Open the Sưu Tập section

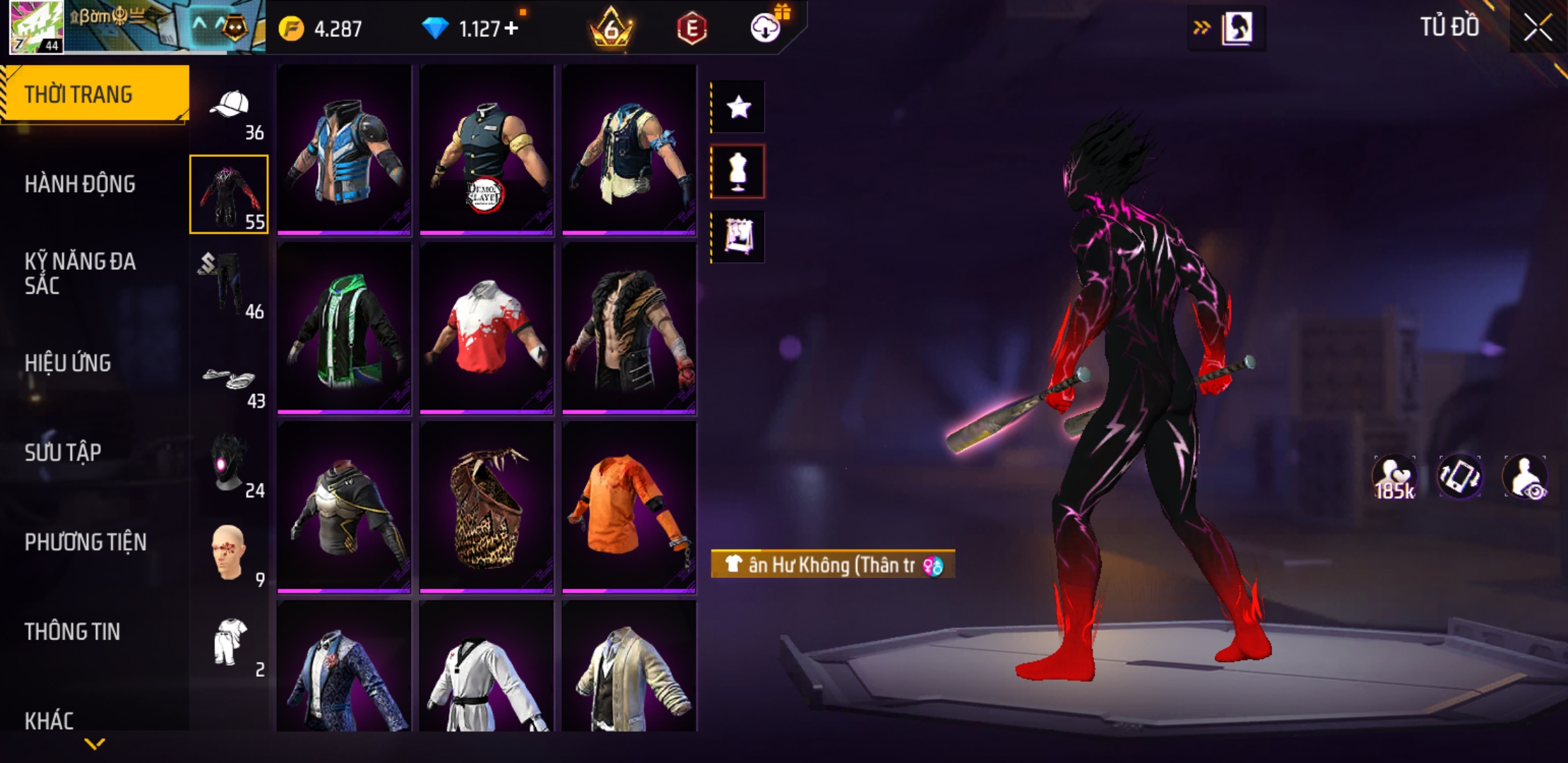coord(63,452)
